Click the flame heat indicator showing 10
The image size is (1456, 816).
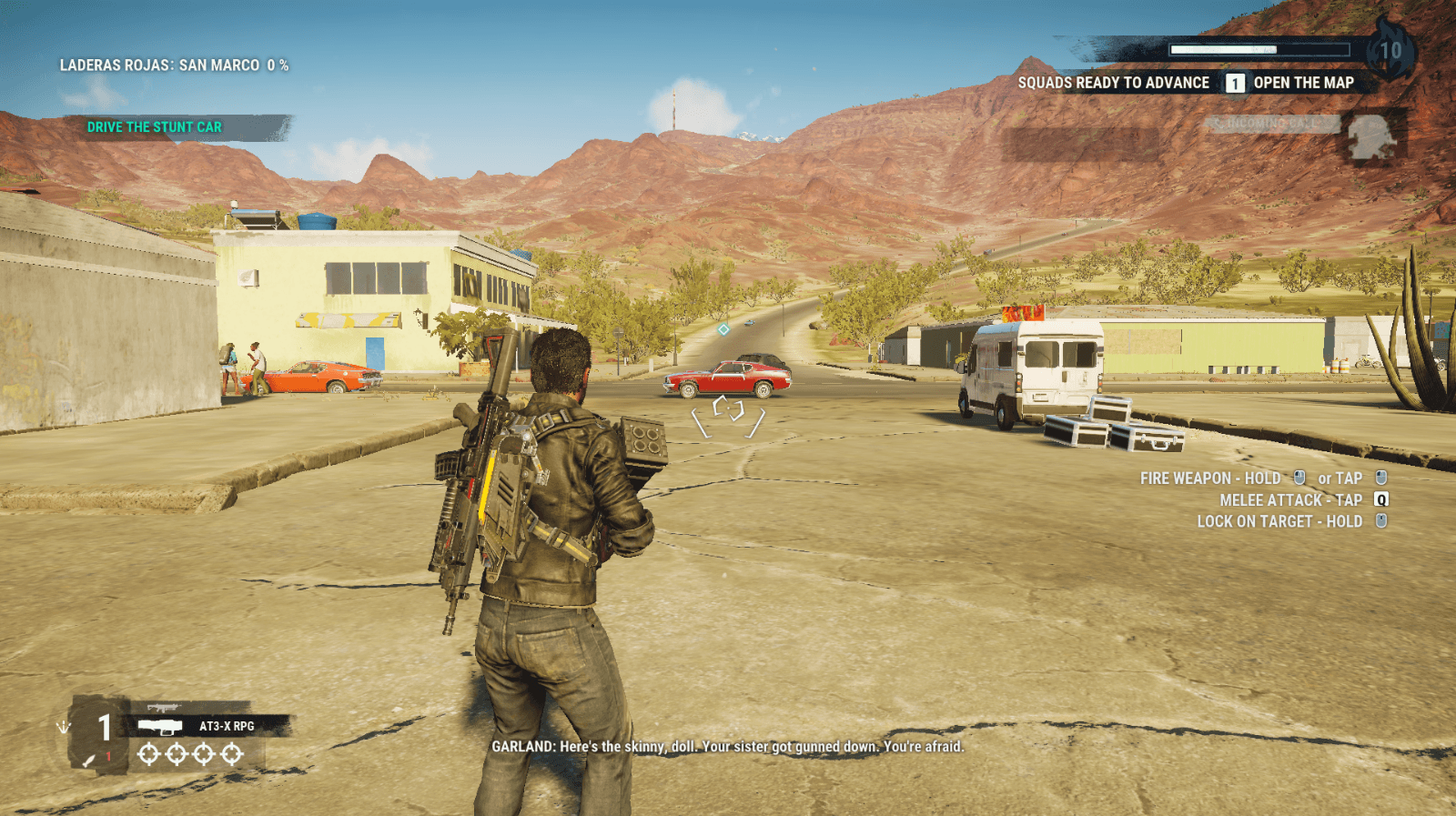pos(1390,51)
